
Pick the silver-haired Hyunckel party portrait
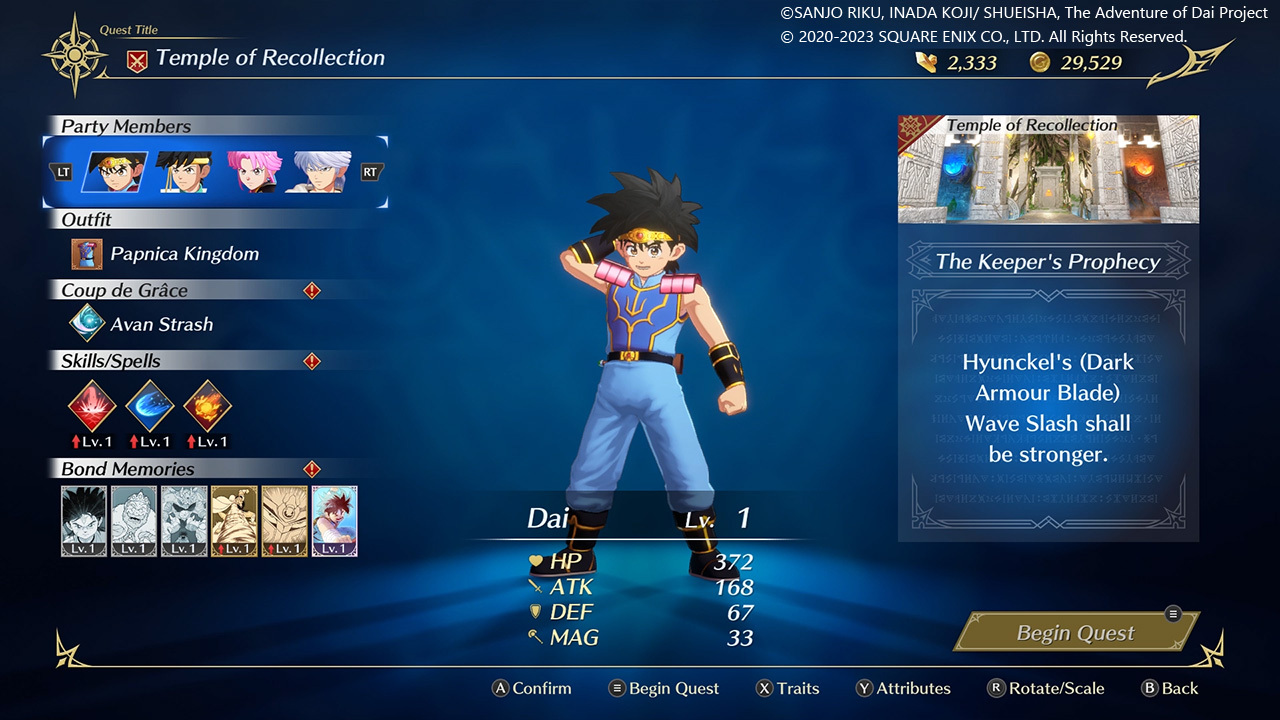click(x=319, y=172)
